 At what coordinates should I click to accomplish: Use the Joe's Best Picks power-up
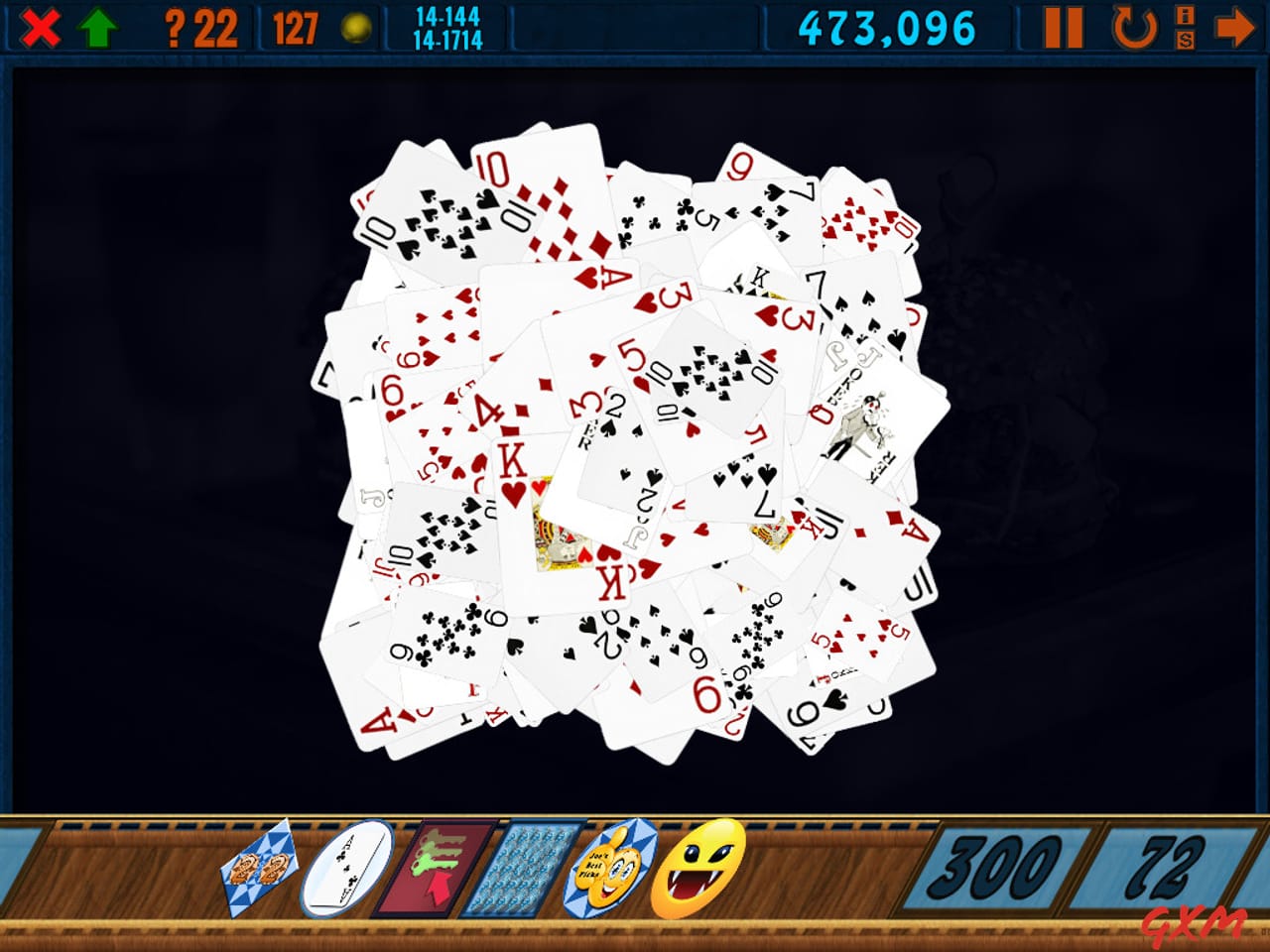(x=612, y=872)
